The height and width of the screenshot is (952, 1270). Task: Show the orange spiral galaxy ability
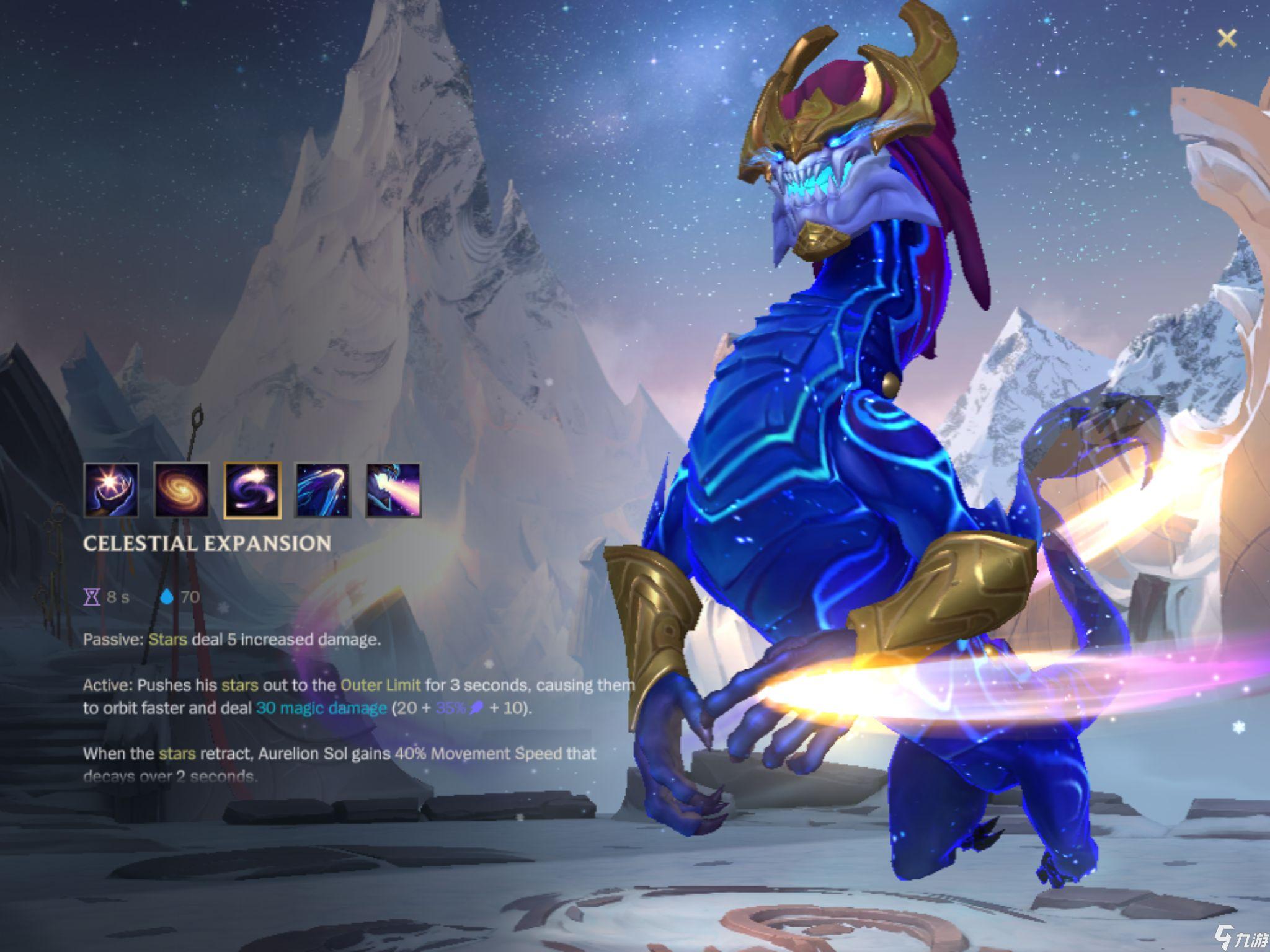[182, 490]
